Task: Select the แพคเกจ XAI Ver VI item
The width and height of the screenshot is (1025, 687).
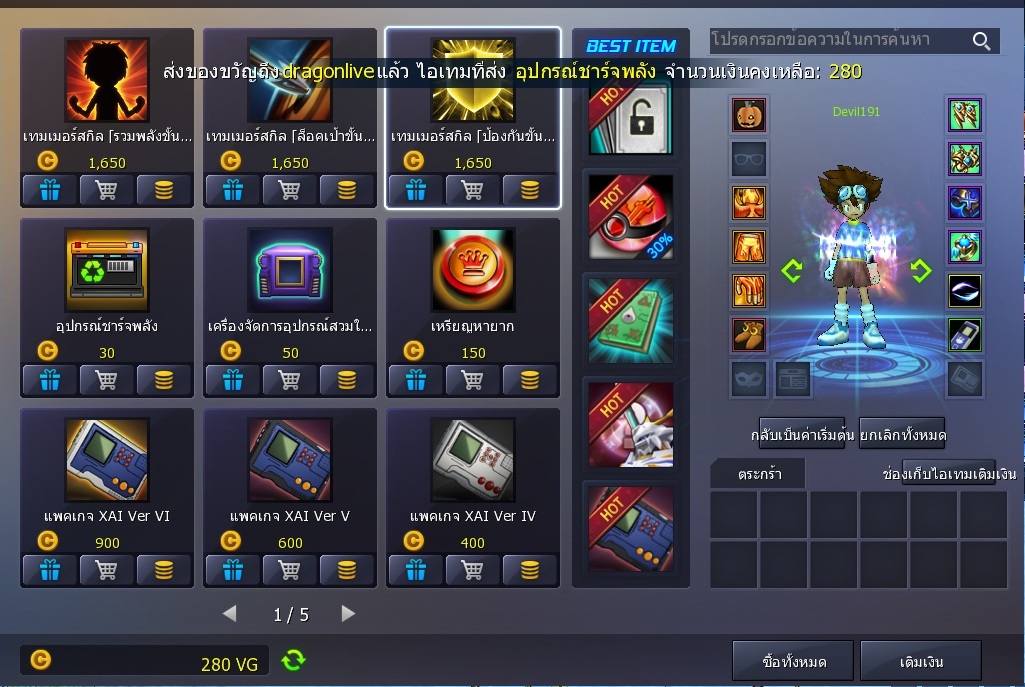Action: pos(106,462)
